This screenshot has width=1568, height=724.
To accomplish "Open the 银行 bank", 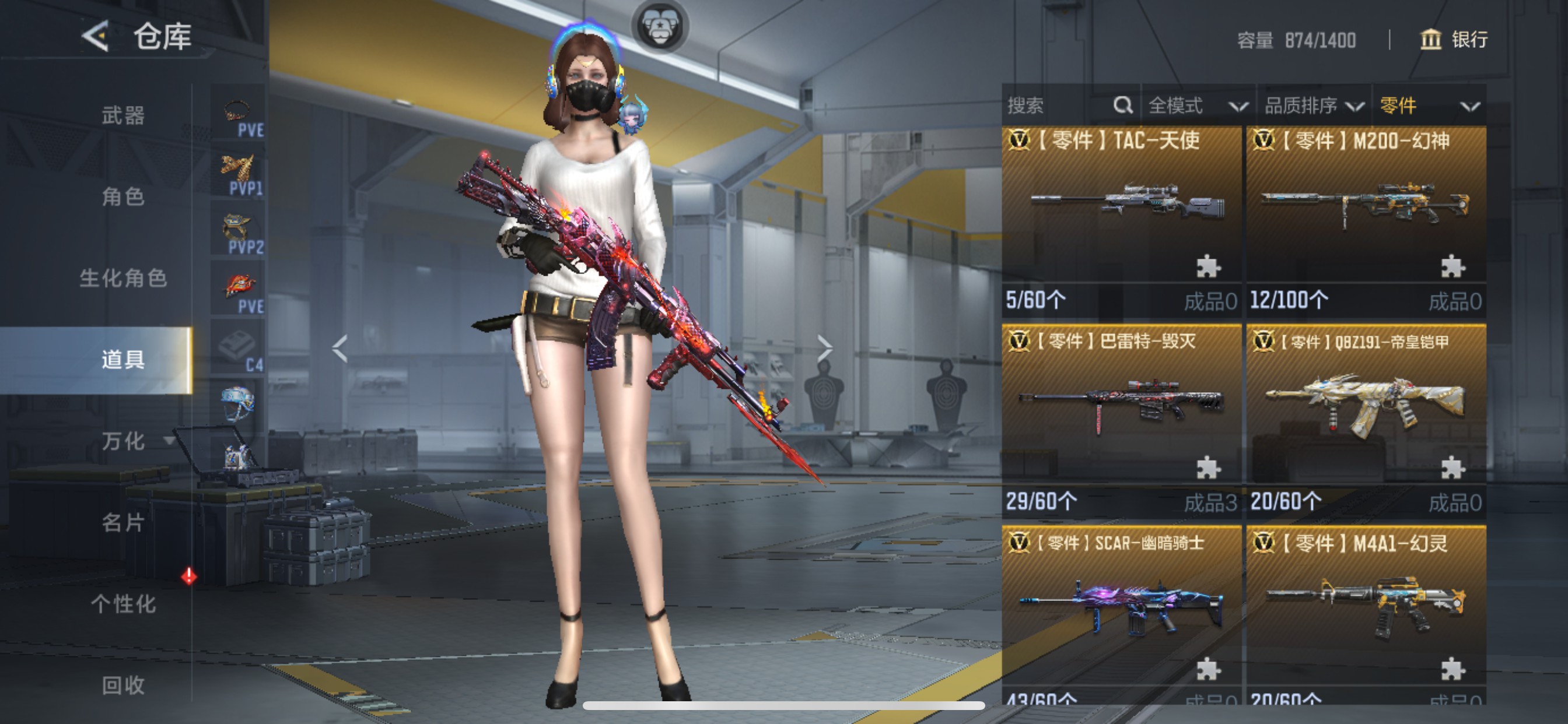I will pos(1454,40).
